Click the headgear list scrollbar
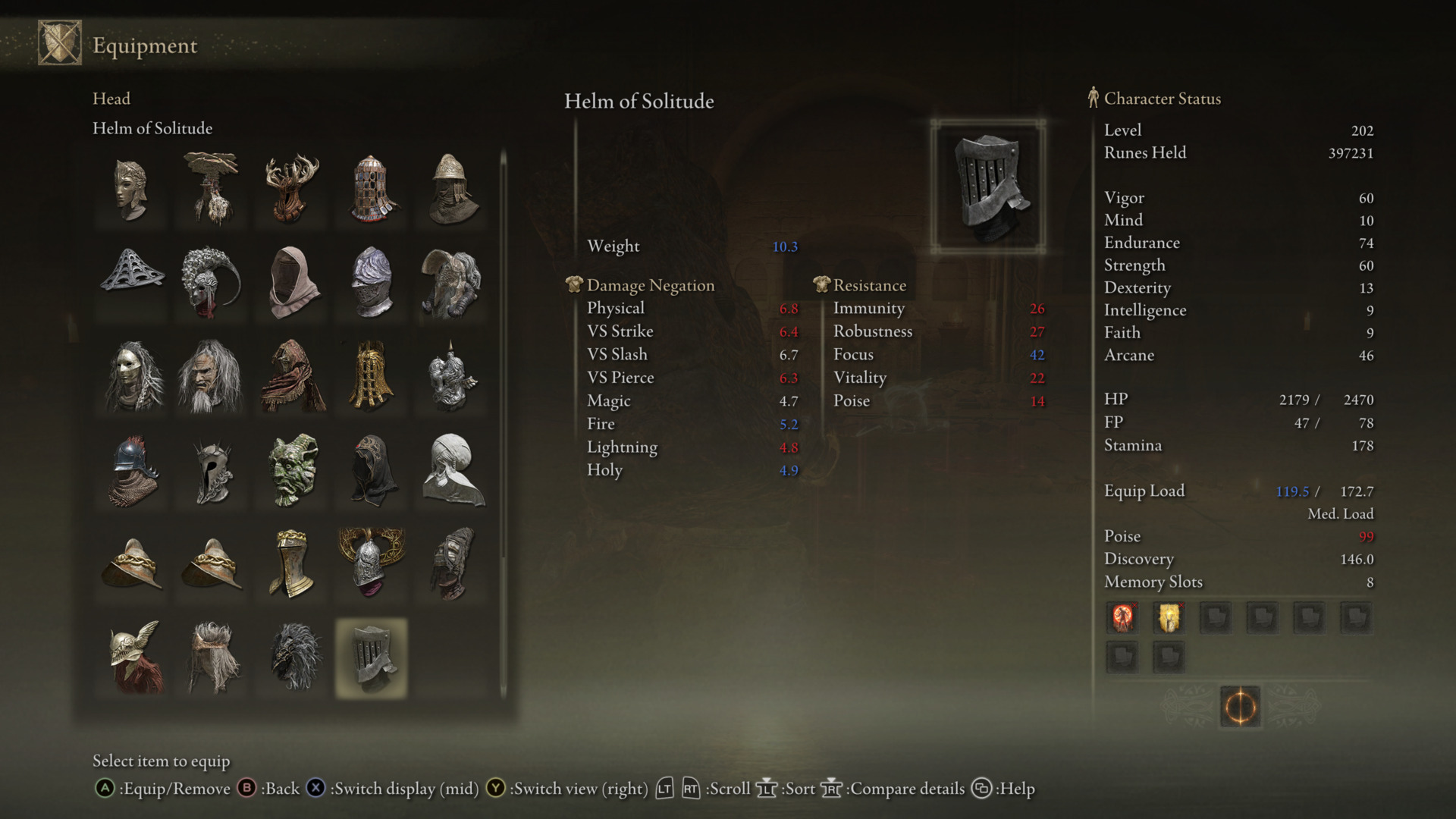Screen dimensions: 1456x819 (x=503, y=425)
